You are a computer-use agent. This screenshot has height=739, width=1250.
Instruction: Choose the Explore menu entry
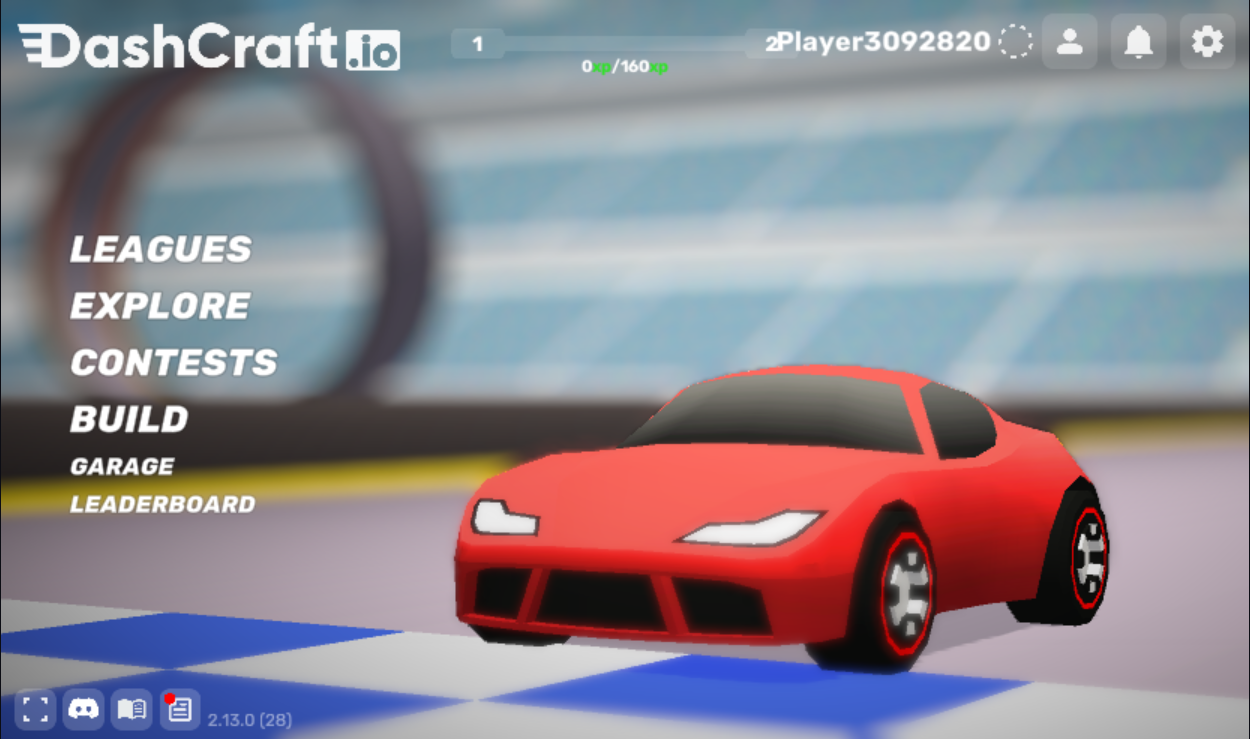coord(160,306)
